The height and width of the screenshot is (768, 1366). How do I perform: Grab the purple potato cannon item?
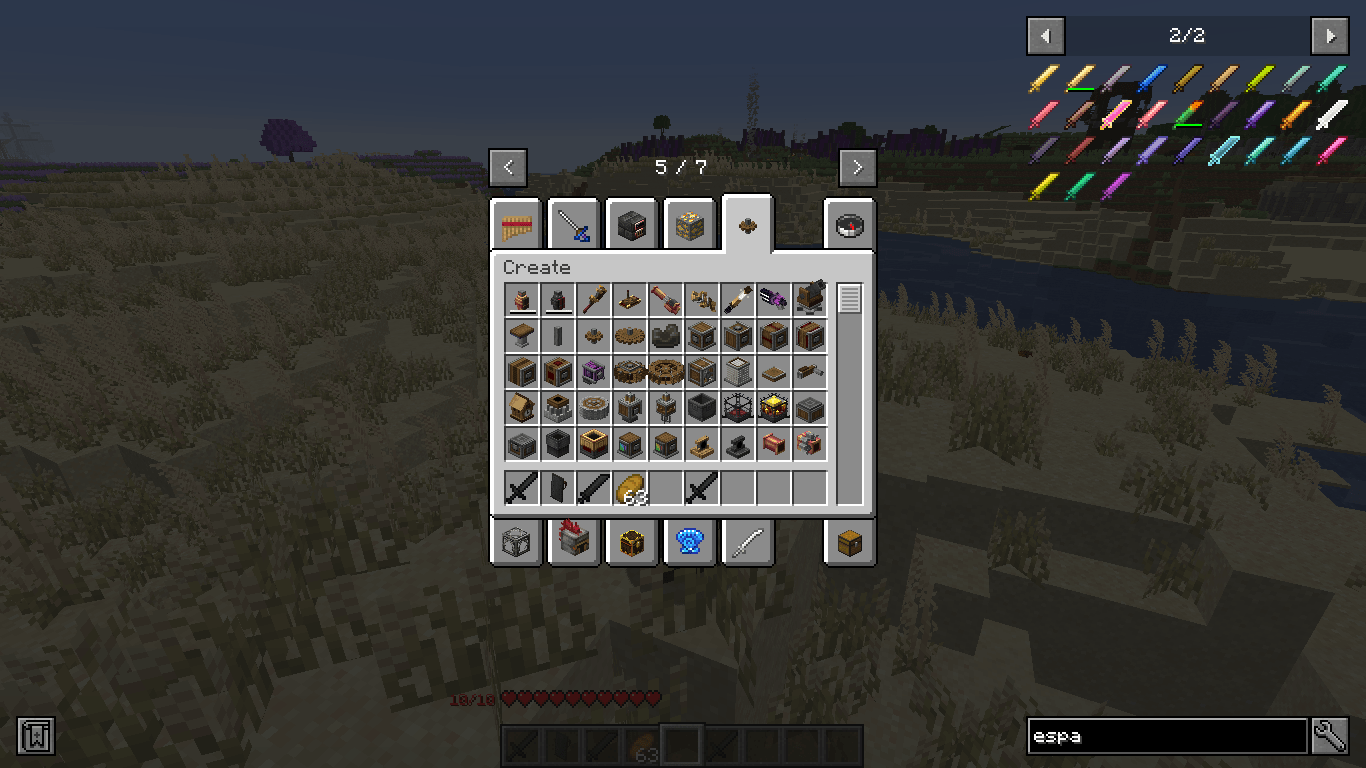pos(775,299)
